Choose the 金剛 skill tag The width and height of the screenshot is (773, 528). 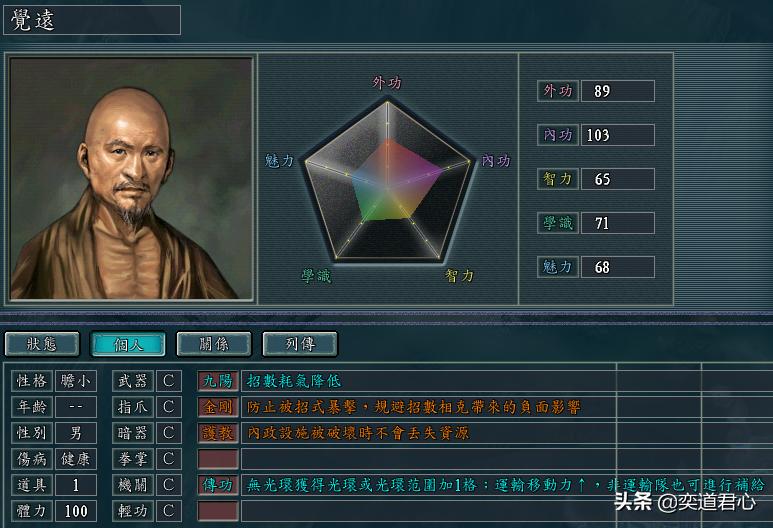tap(218, 407)
